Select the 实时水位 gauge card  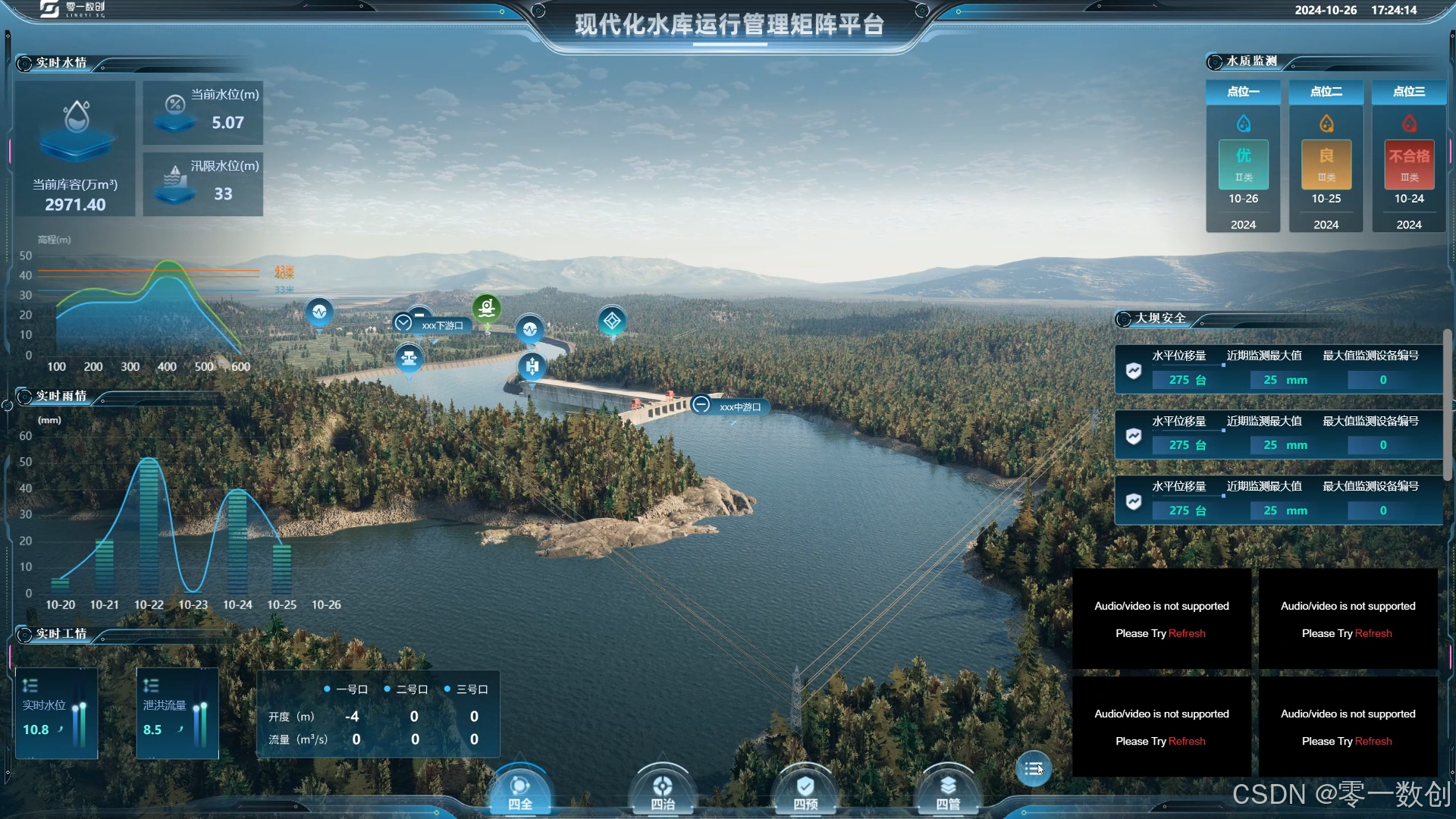pos(57,714)
